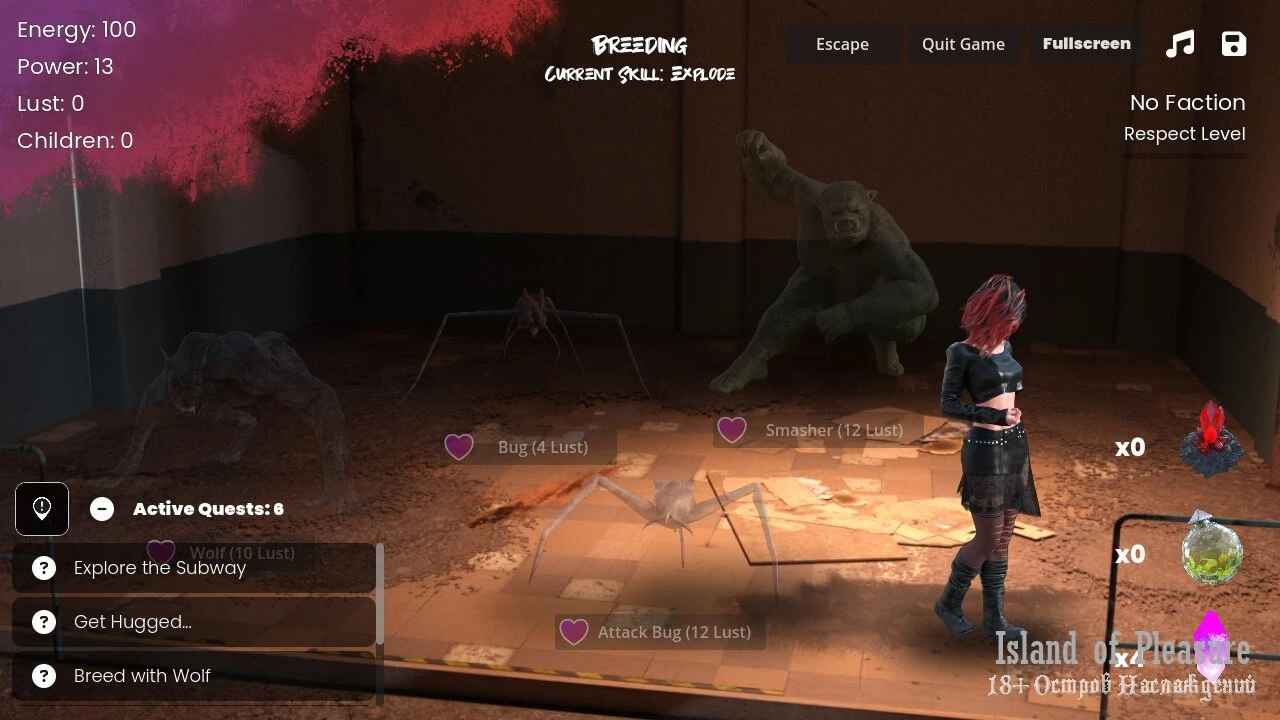Open the map marker icon button
Screen dimensions: 1280x720
[42, 509]
